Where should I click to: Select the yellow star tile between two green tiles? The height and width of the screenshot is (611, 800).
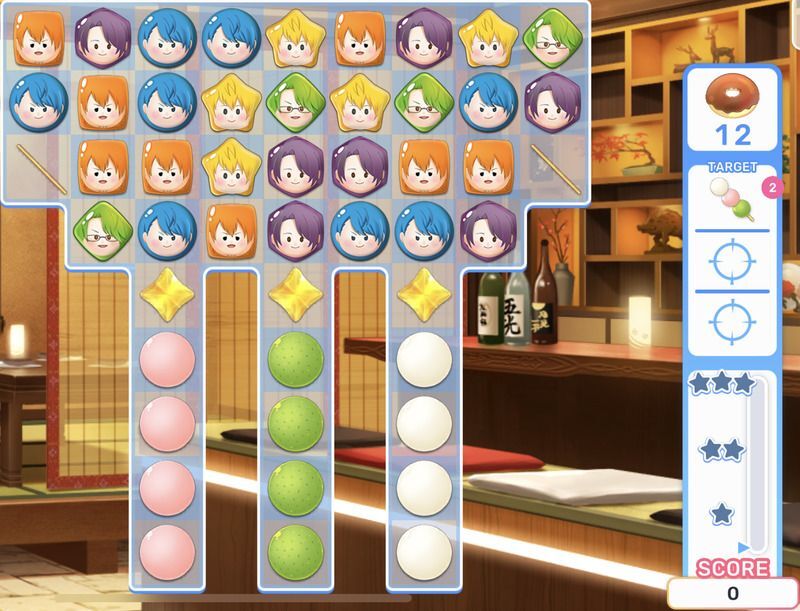(x=360, y=98)
